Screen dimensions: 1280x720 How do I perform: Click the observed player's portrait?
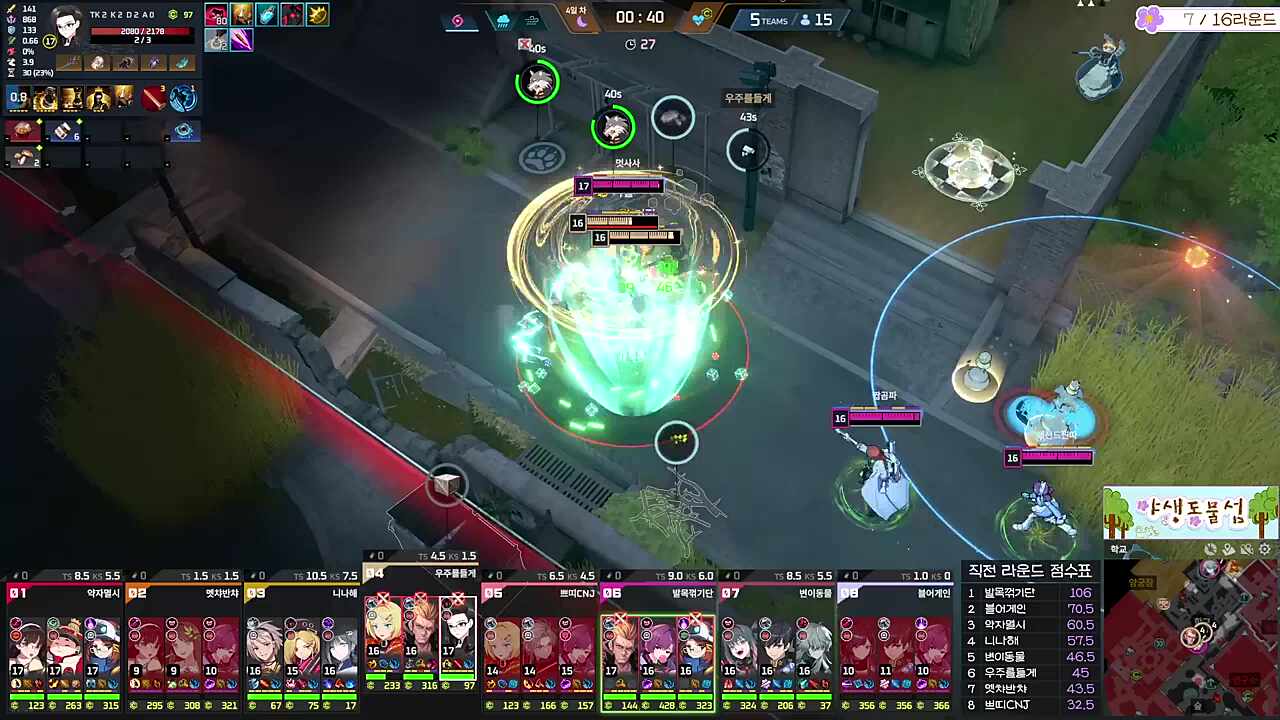click(68, 26)
